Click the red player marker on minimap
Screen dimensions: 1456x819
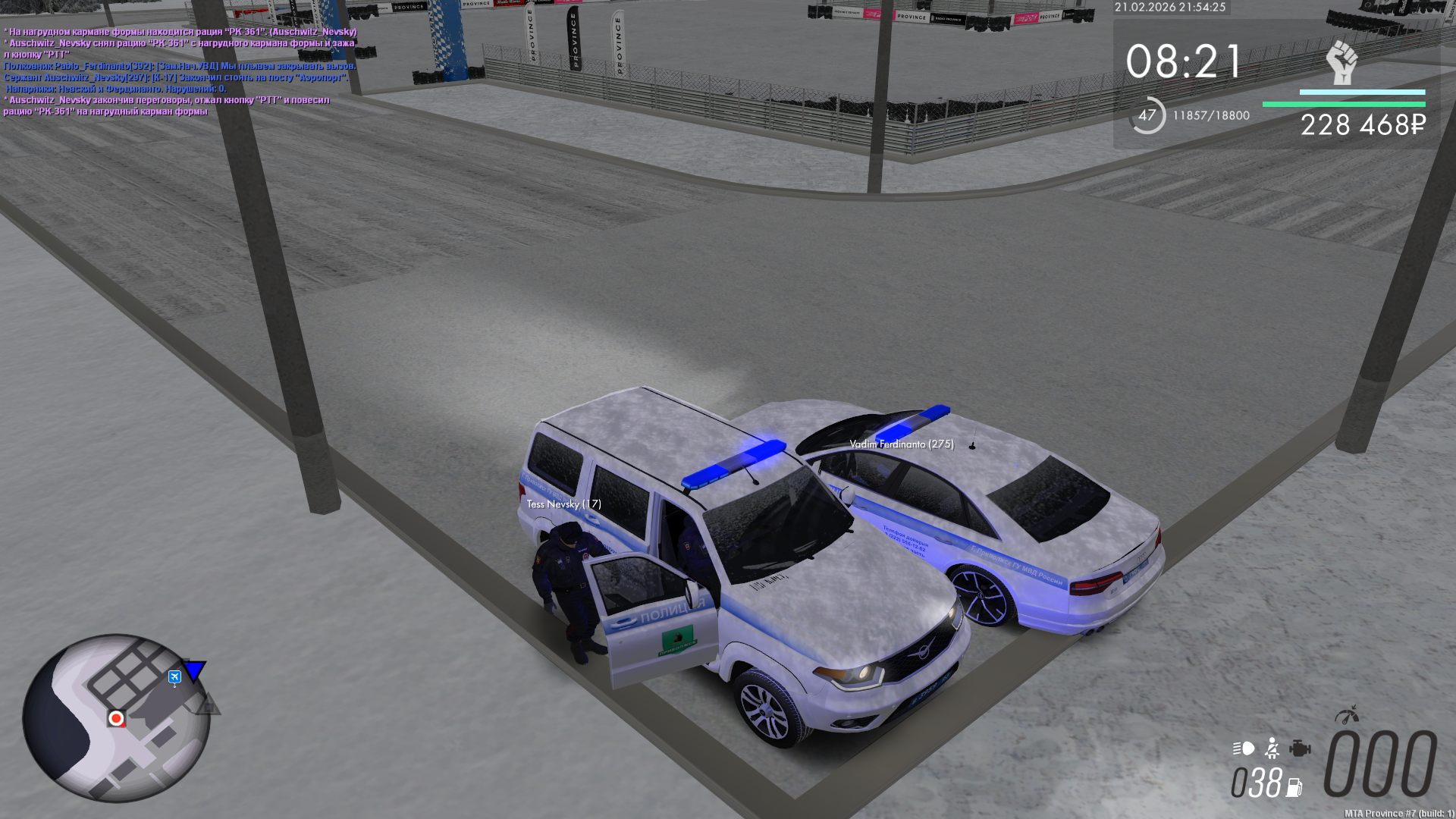116,718
